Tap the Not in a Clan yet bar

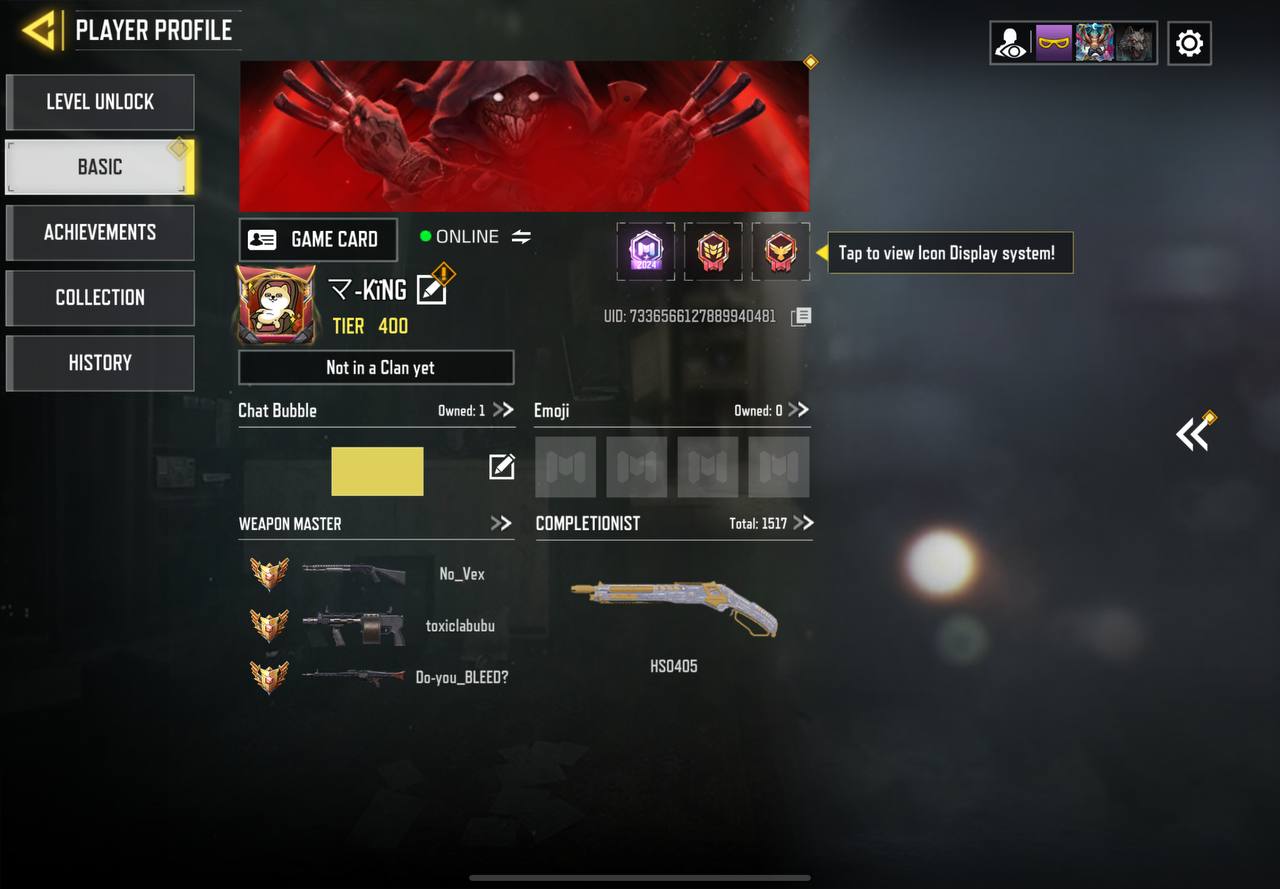click(376, 367)
